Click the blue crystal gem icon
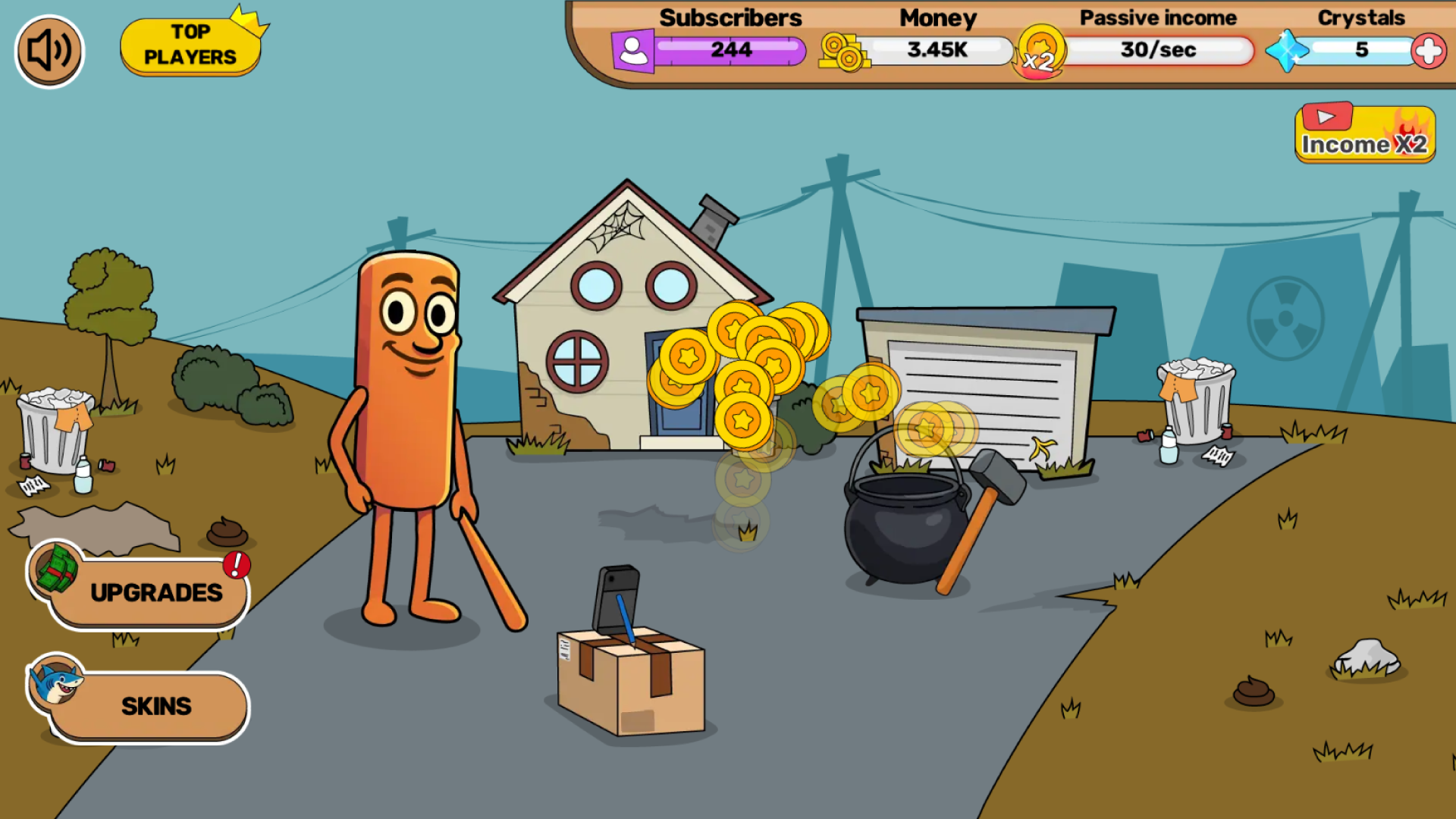The height and width of the screenshot is (819, 1456). click(1286, 52)
